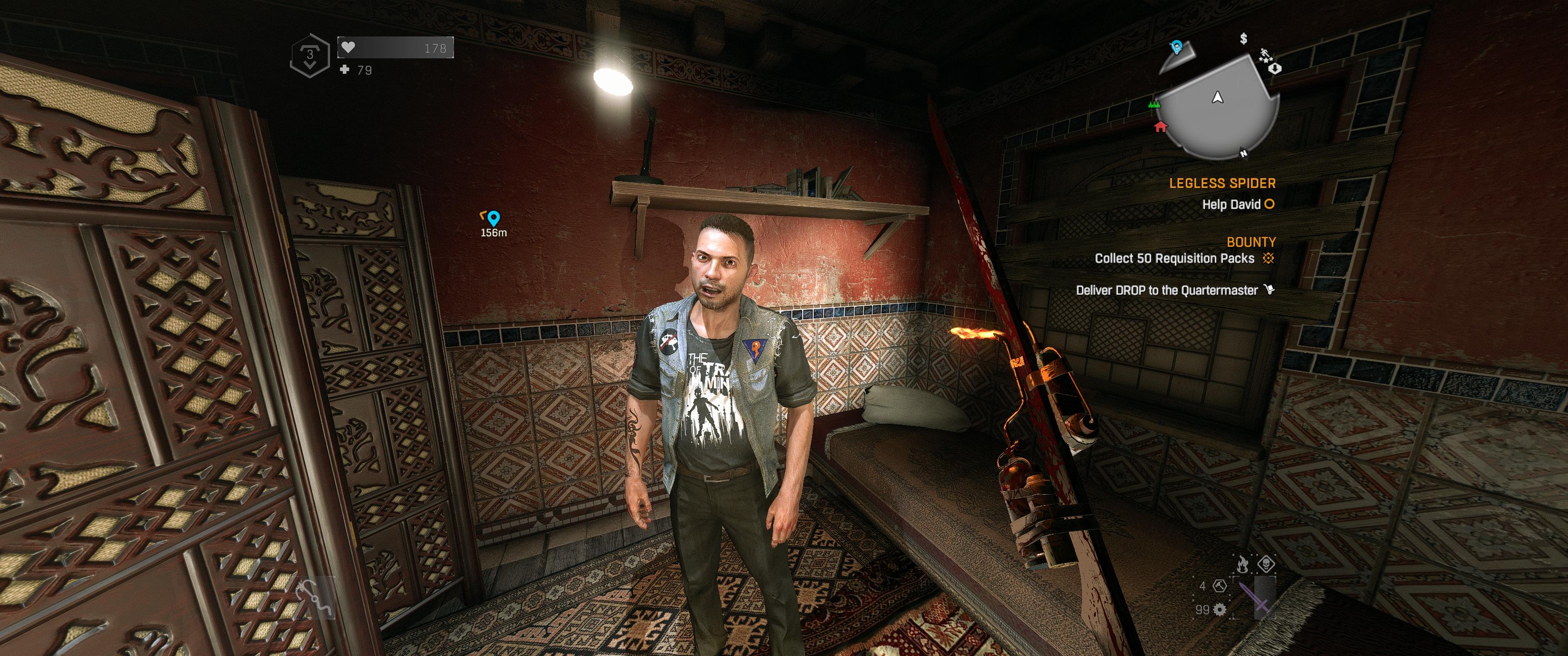Click the Bounty header
Viewport: 1568px width, 656px height.
[1251, 241]
